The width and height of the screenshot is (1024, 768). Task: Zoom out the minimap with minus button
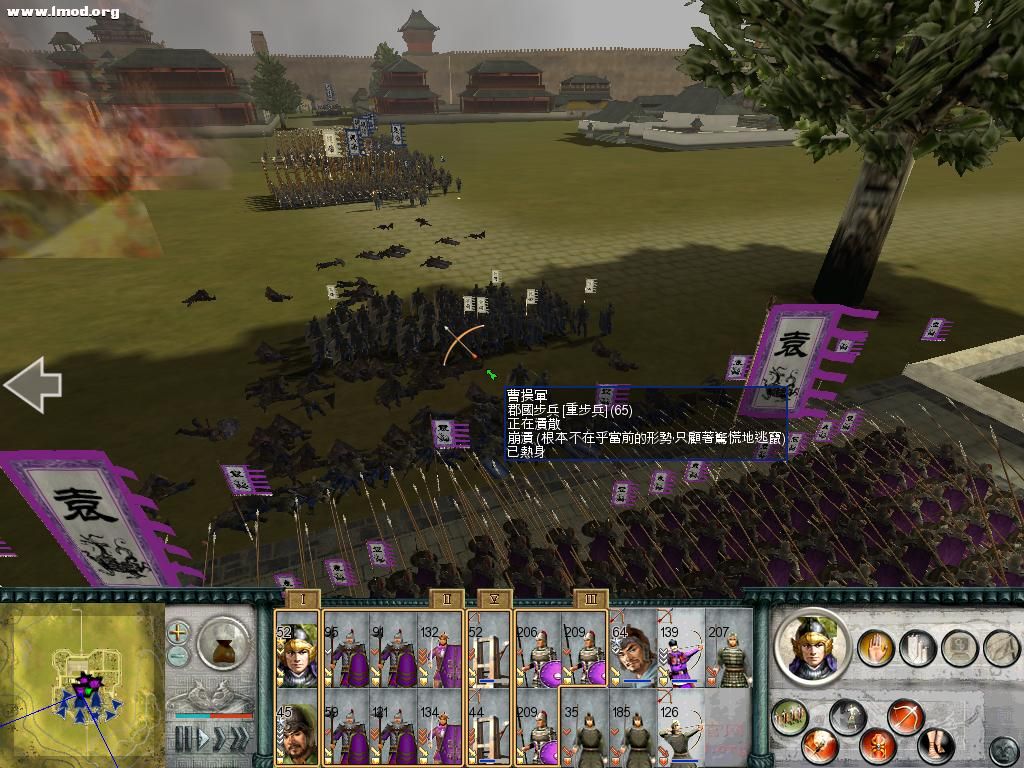[x=178, y=656]
